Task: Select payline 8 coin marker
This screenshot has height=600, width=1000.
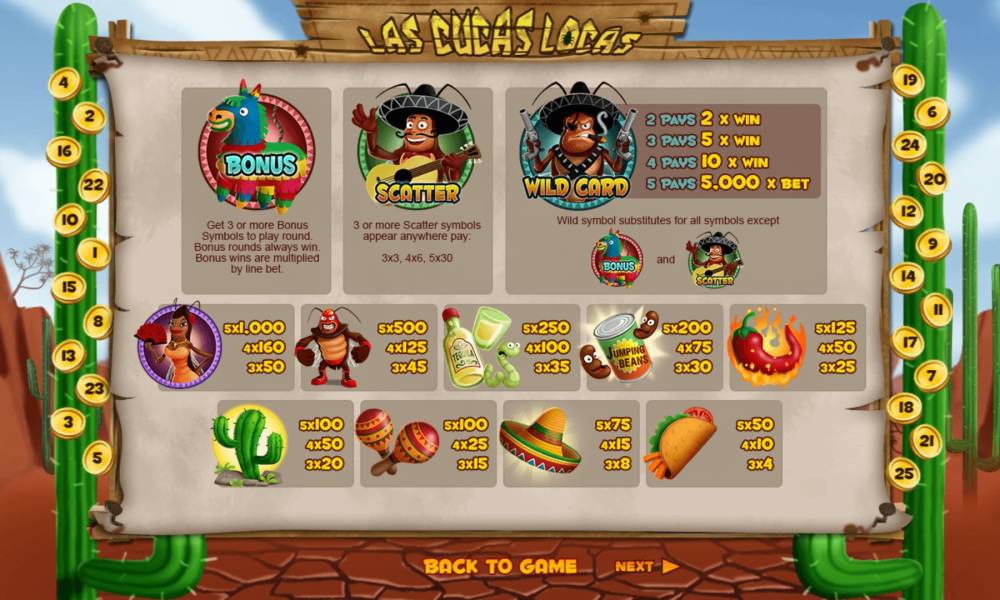Action: (x=97, y=322)
